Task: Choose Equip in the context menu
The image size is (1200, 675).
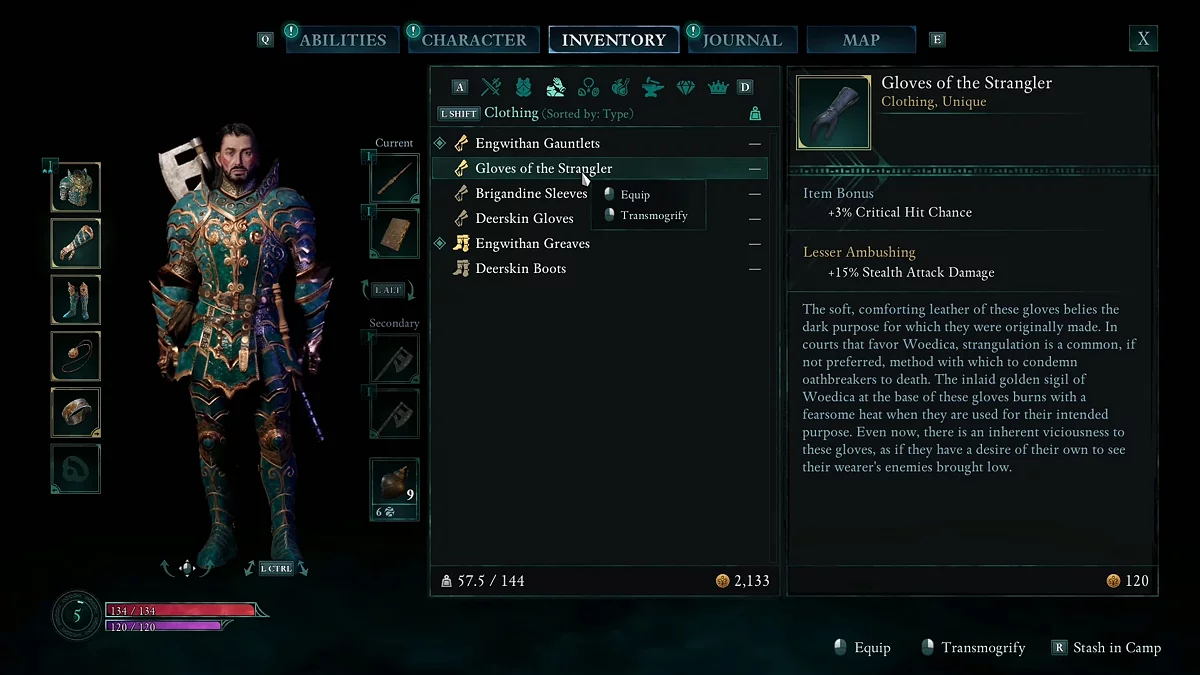Action: (635, 195)
